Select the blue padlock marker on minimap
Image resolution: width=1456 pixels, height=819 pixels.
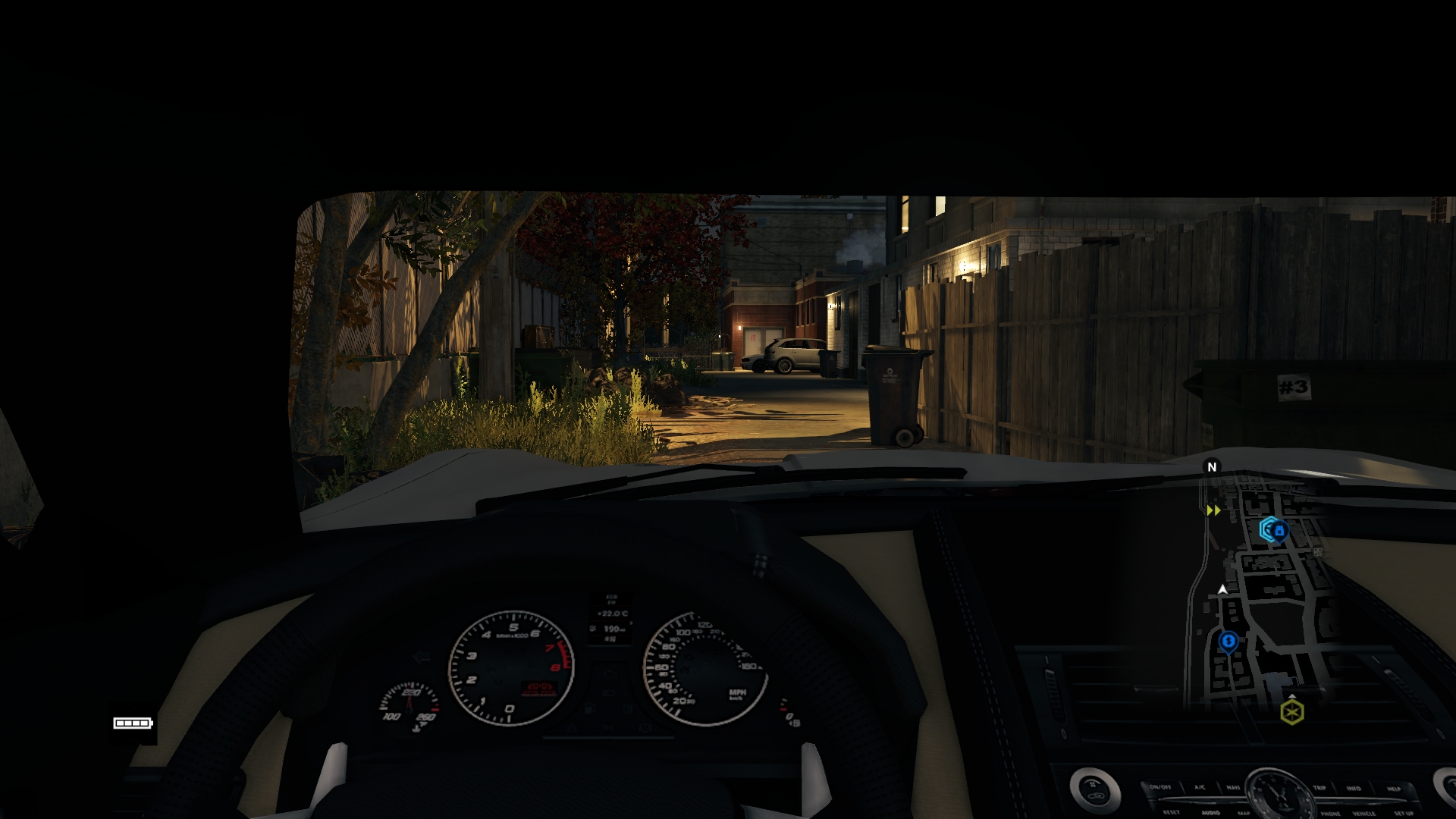click(1273, 529)
